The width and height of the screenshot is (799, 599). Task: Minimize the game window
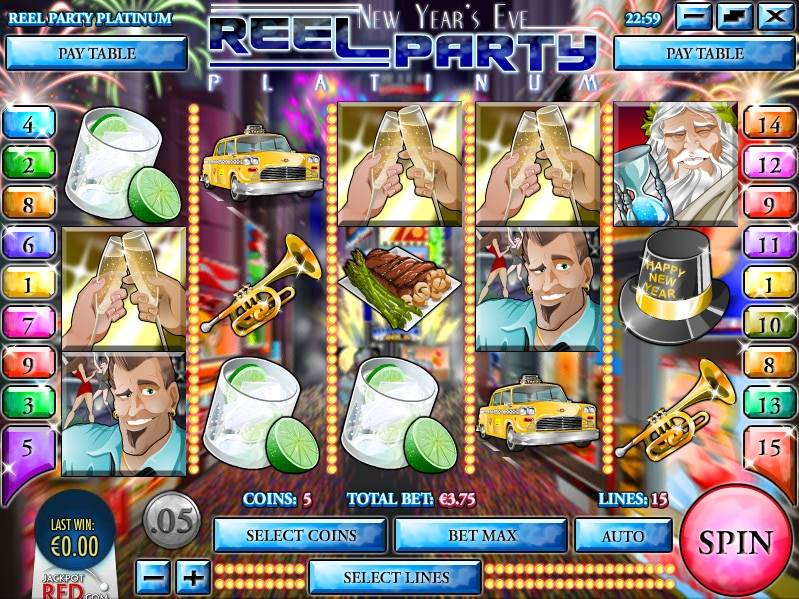(x=695, y=17)
